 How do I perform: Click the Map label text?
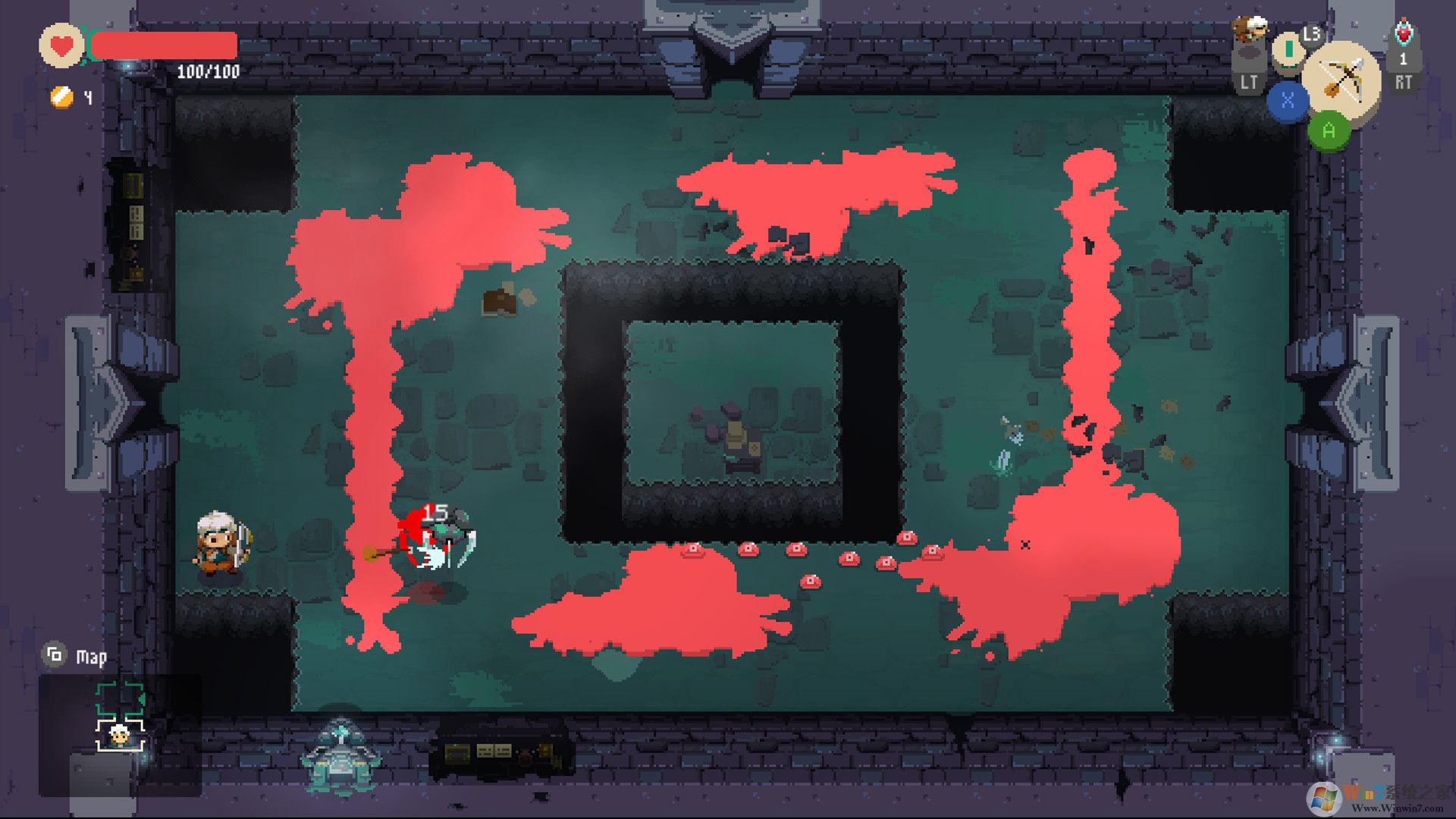click(x=91, y=657)
